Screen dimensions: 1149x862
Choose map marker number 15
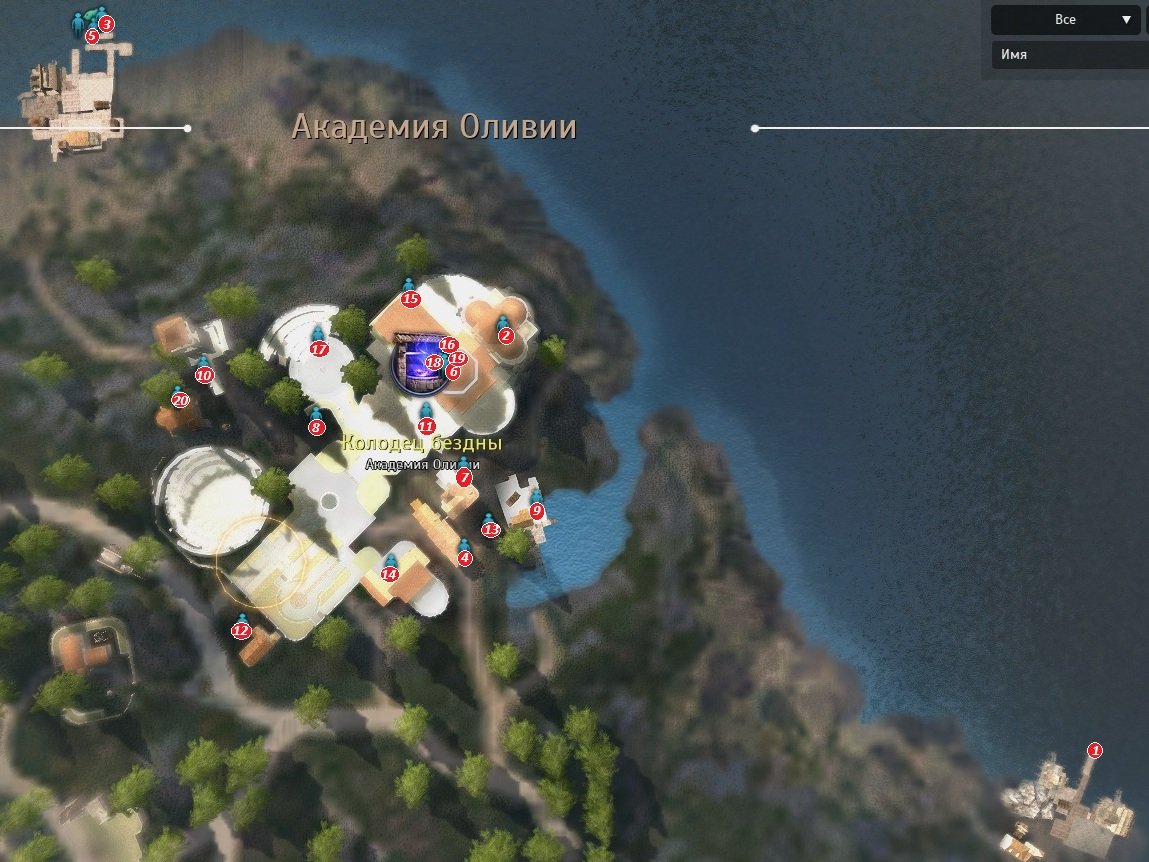click(409, 298)
